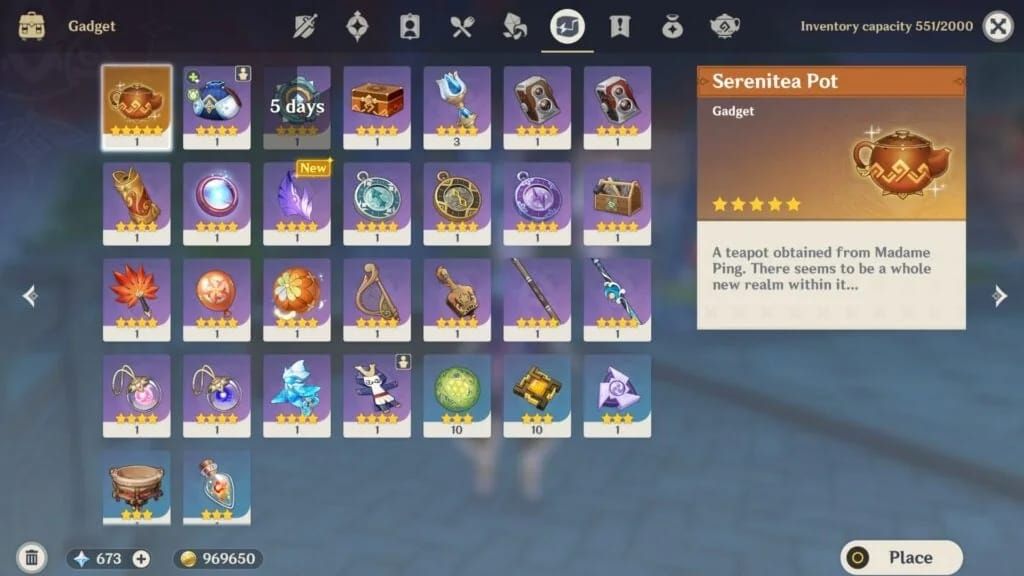1024x576 pixels.
Task: Choose the red maple leaf gadget
Action: pyautogui.click(x=137, y=299)
